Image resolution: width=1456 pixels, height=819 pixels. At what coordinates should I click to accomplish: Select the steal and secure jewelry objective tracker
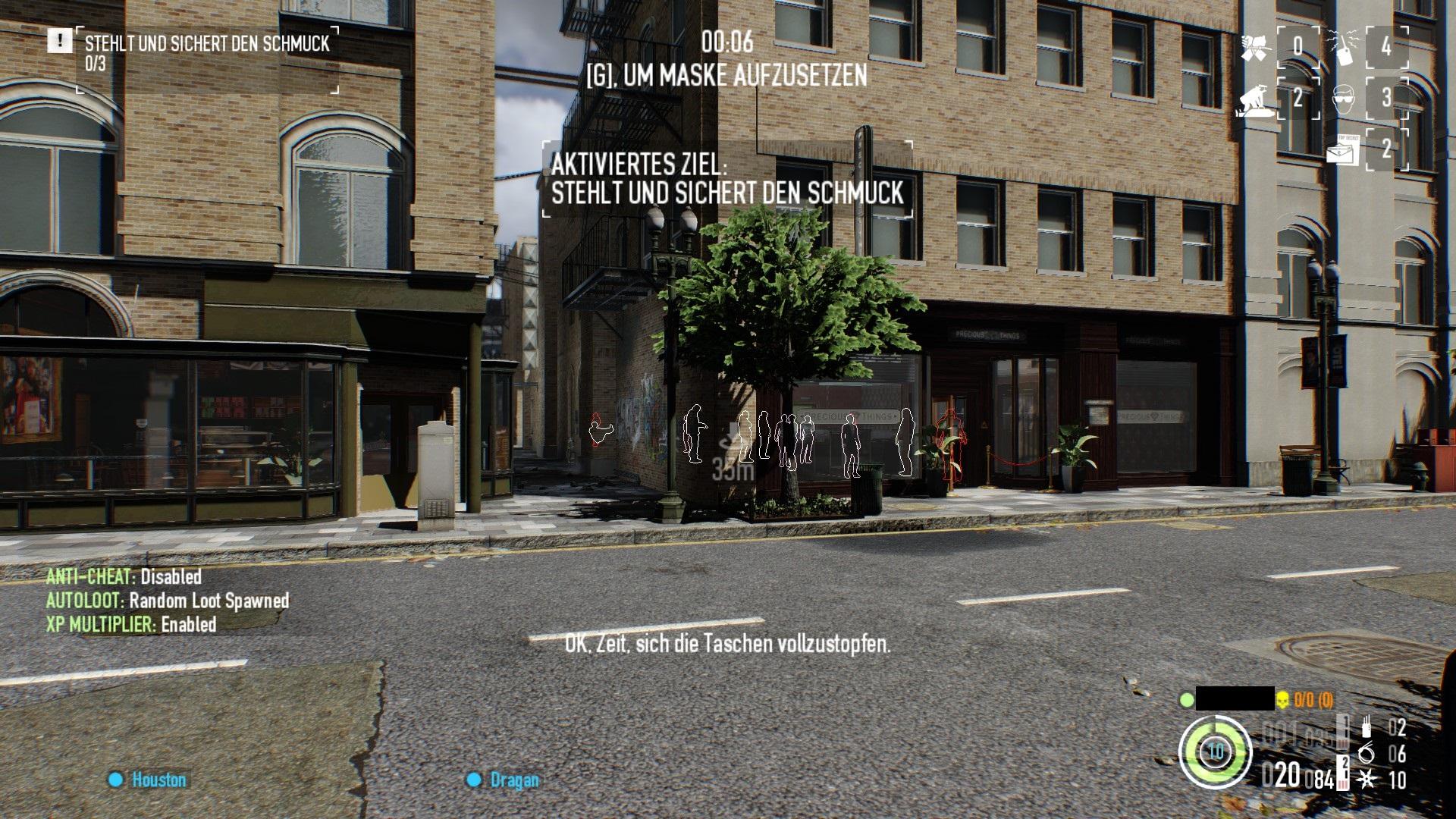(x=206, y=53)
